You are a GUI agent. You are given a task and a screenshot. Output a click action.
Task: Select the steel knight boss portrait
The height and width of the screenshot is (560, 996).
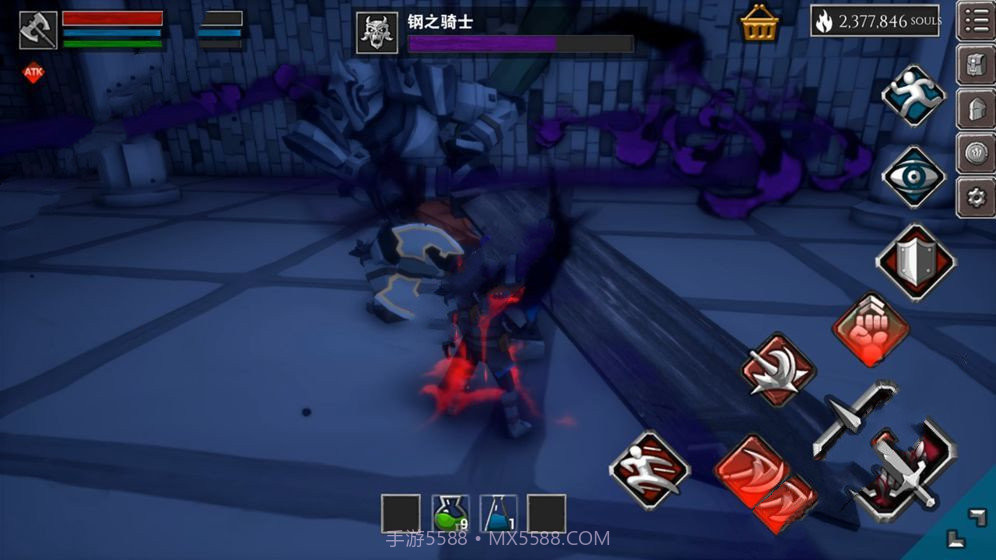(x=377, y=33)
